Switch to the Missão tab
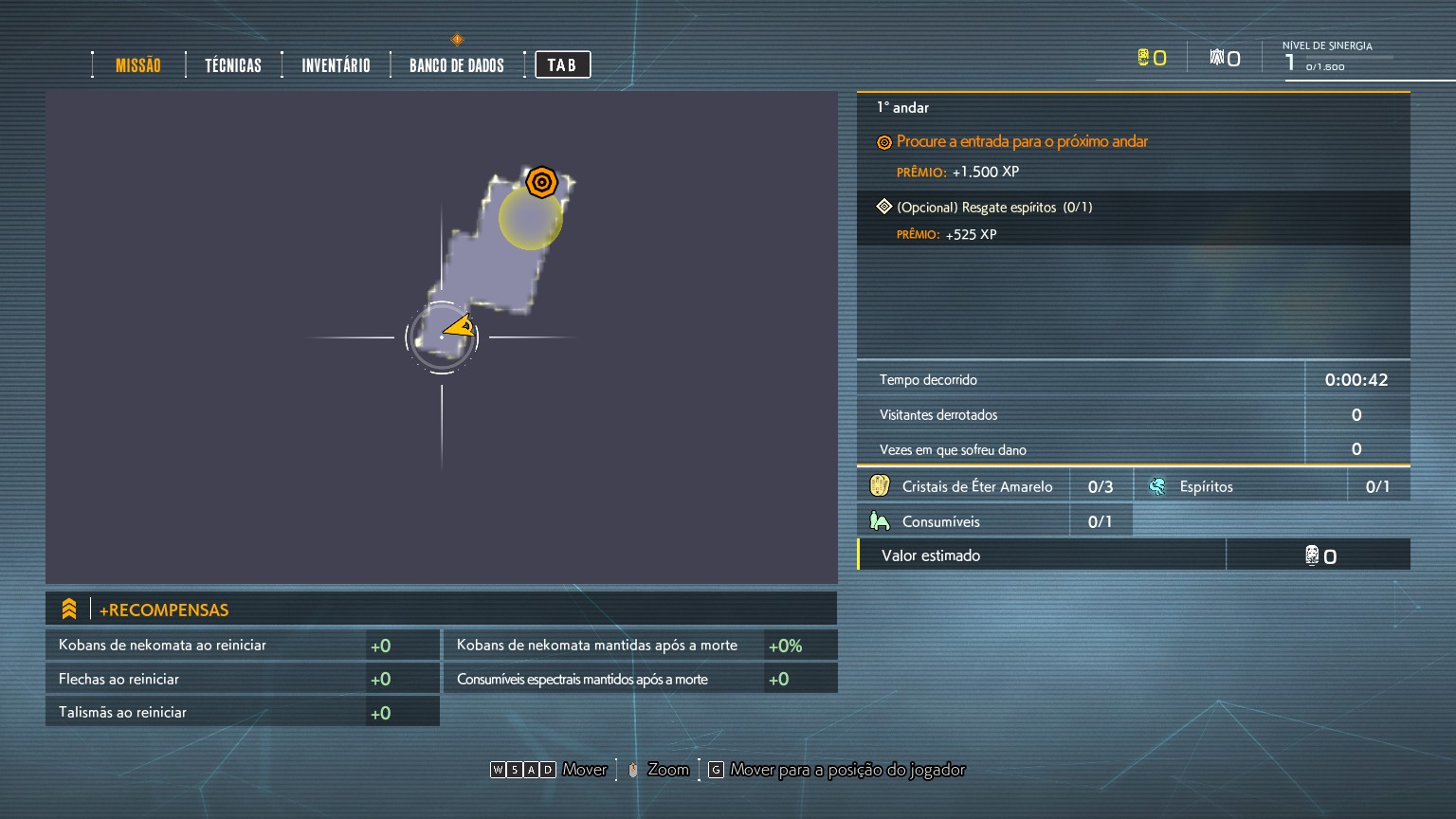The width and height of the screenshot is (1456, 819). [138, 65]
